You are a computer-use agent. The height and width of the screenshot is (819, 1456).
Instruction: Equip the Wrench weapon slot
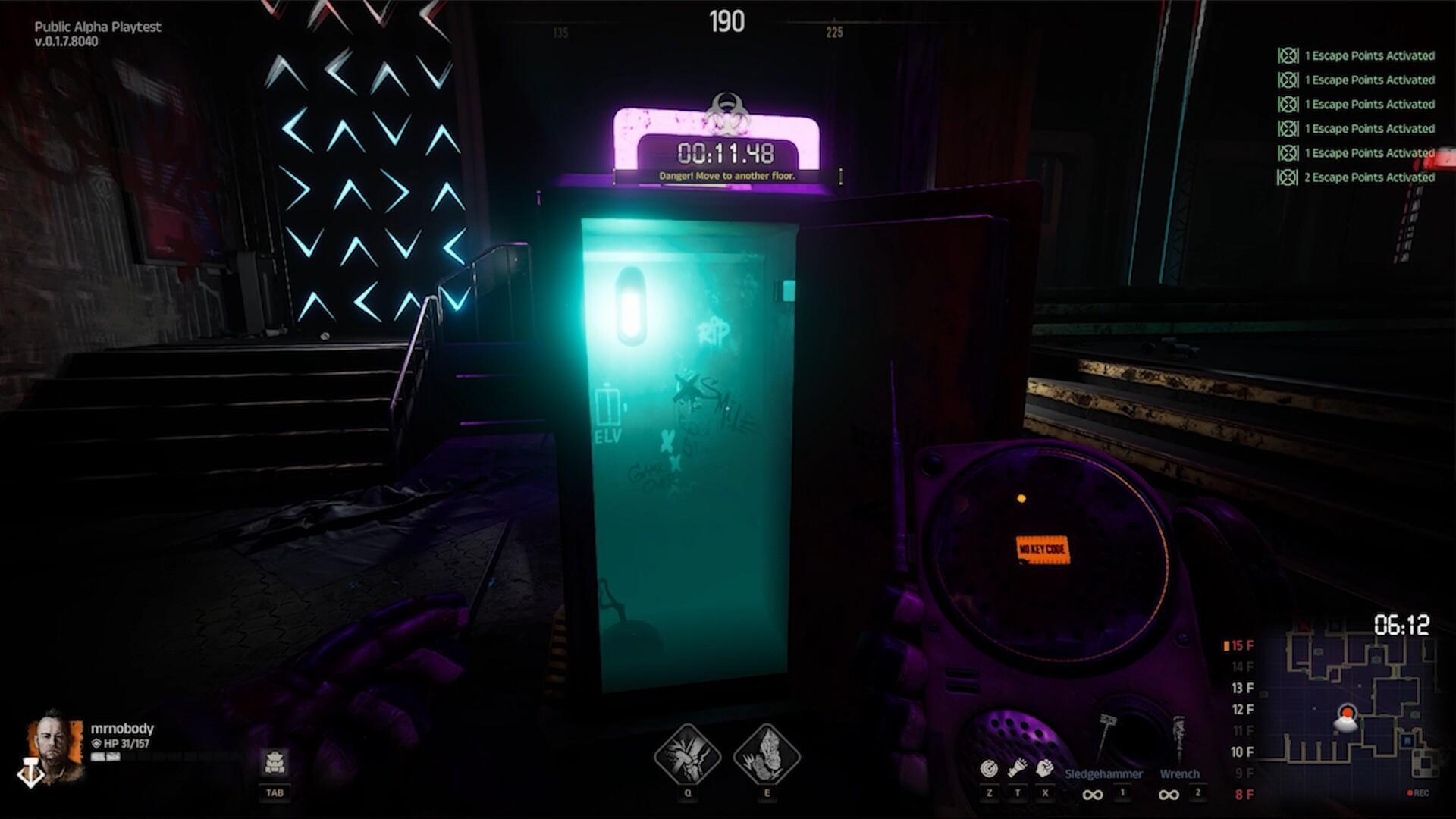coord(1179,774)
